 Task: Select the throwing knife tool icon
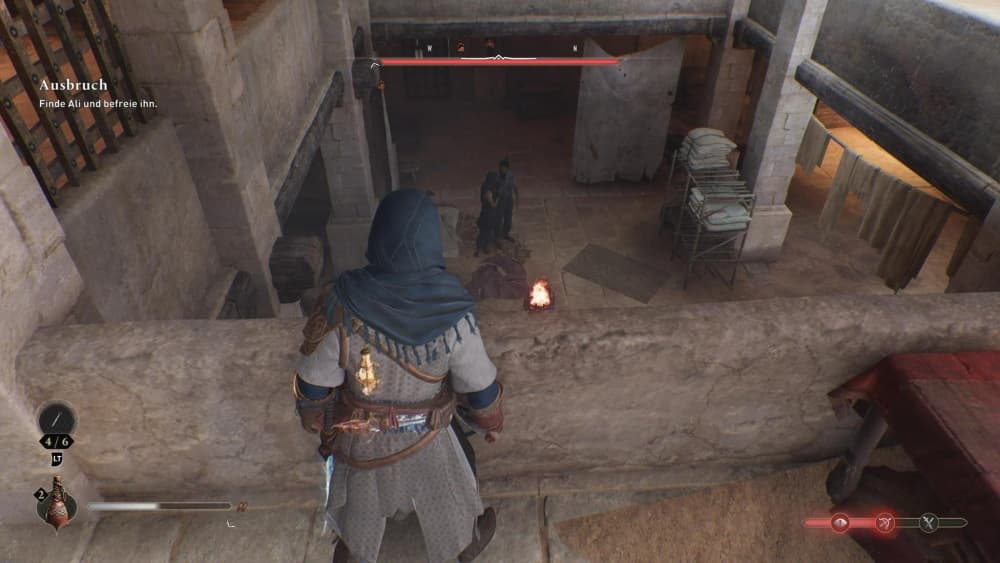[56, 418]
